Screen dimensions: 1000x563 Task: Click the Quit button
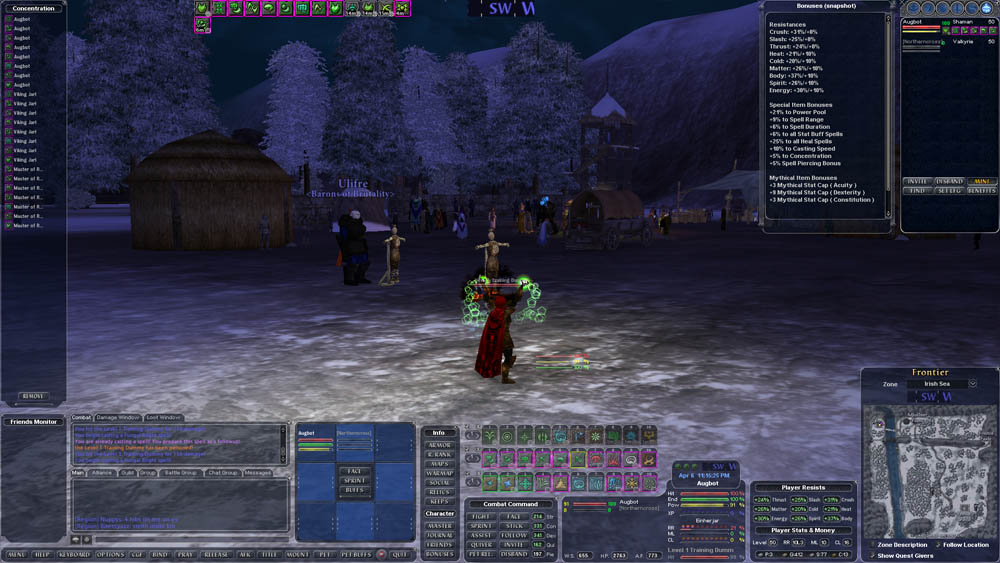(400, 554)
